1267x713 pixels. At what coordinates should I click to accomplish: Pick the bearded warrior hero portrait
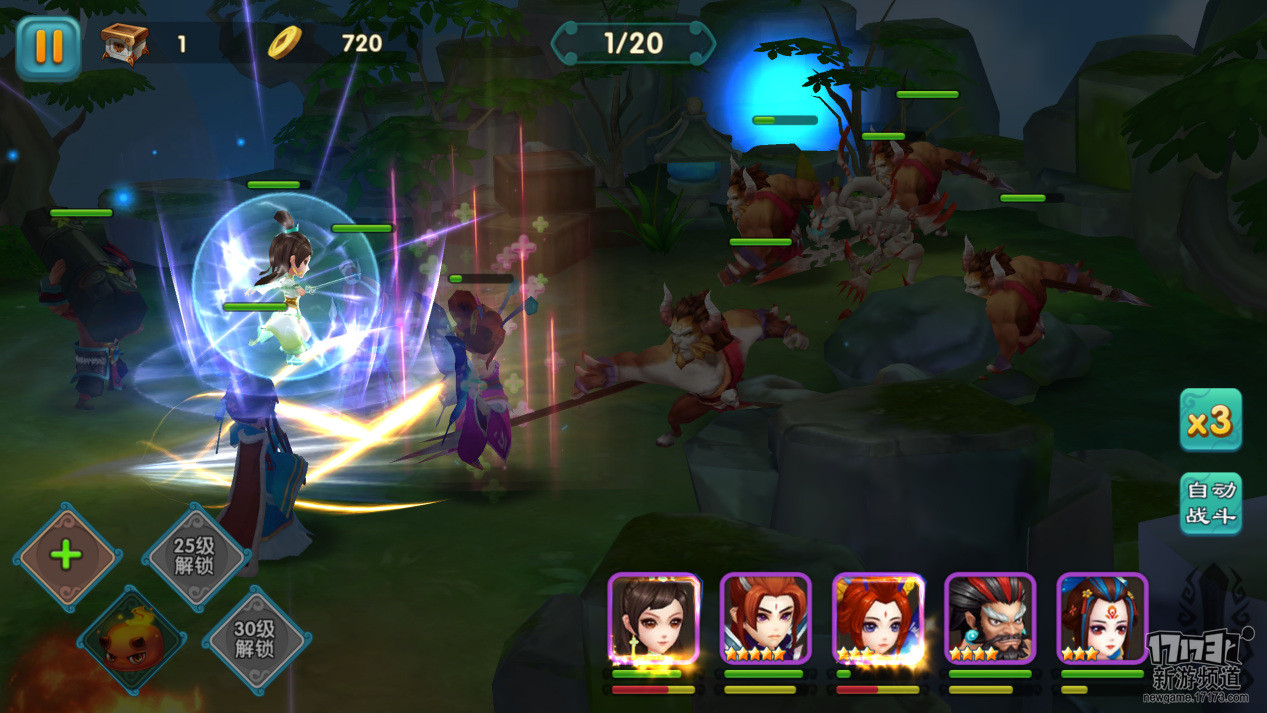click(989, 617)
